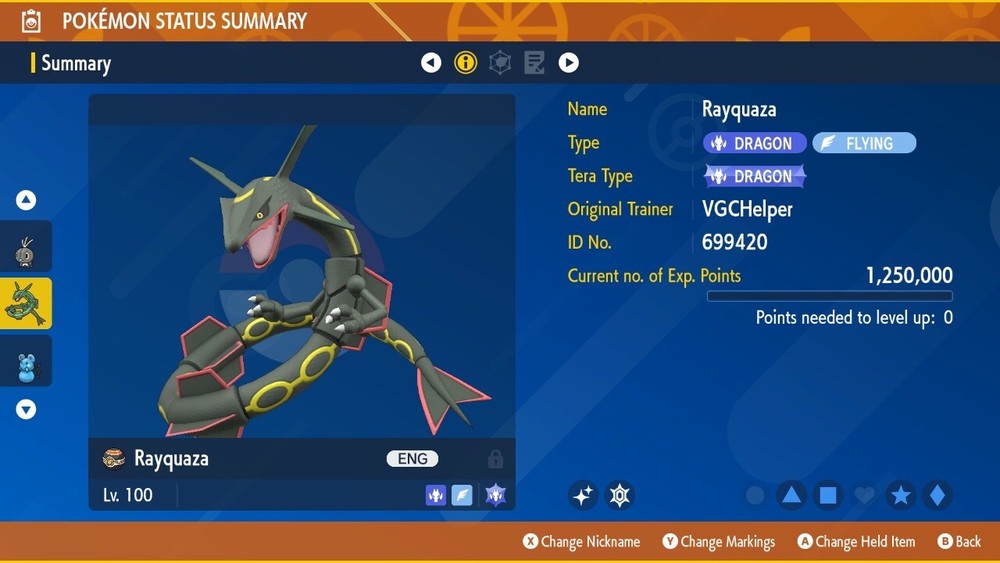Click the Dragon Tera Type badge
The height and width of the screenshot is (563, 1000).
(755, 177)
